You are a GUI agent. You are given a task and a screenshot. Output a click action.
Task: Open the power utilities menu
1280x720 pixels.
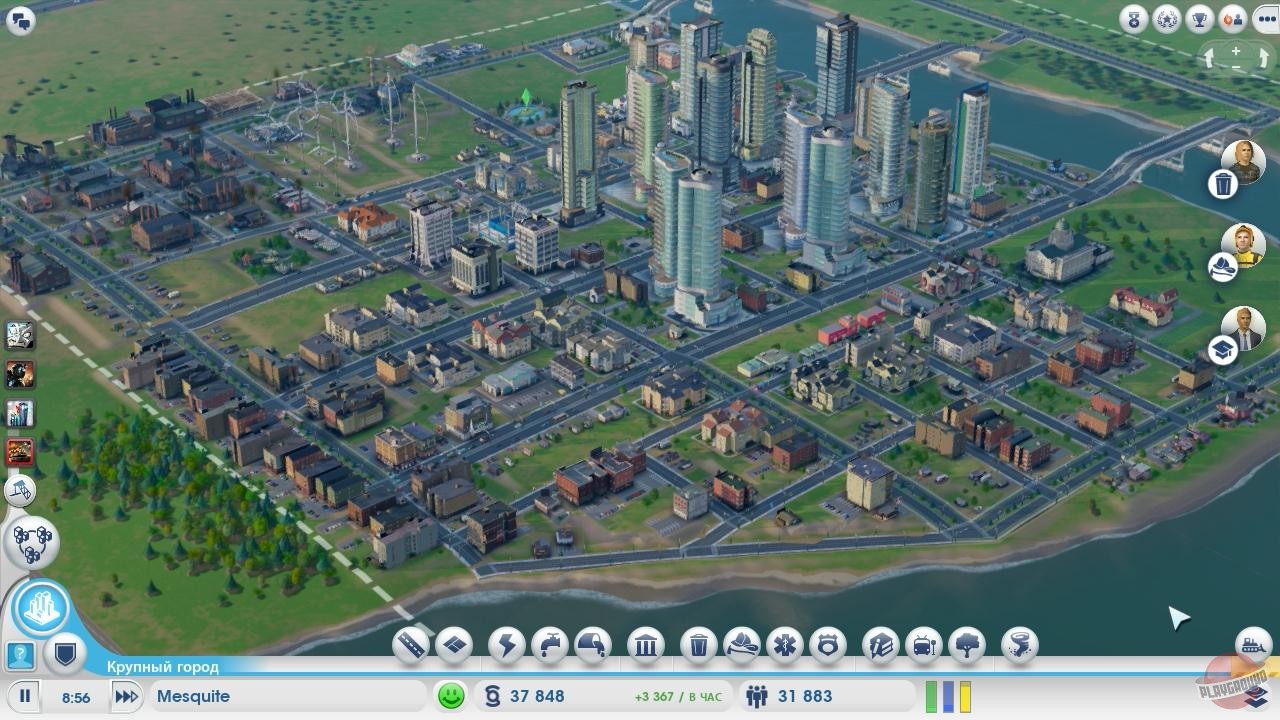point(506,644)
